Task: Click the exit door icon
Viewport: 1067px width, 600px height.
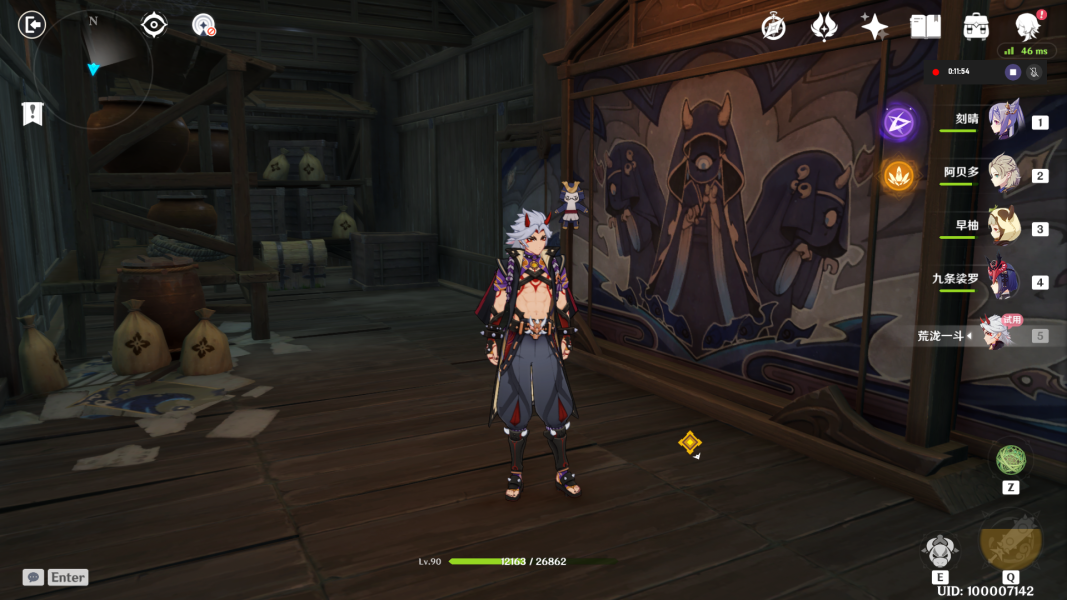Action: [32, 24]
